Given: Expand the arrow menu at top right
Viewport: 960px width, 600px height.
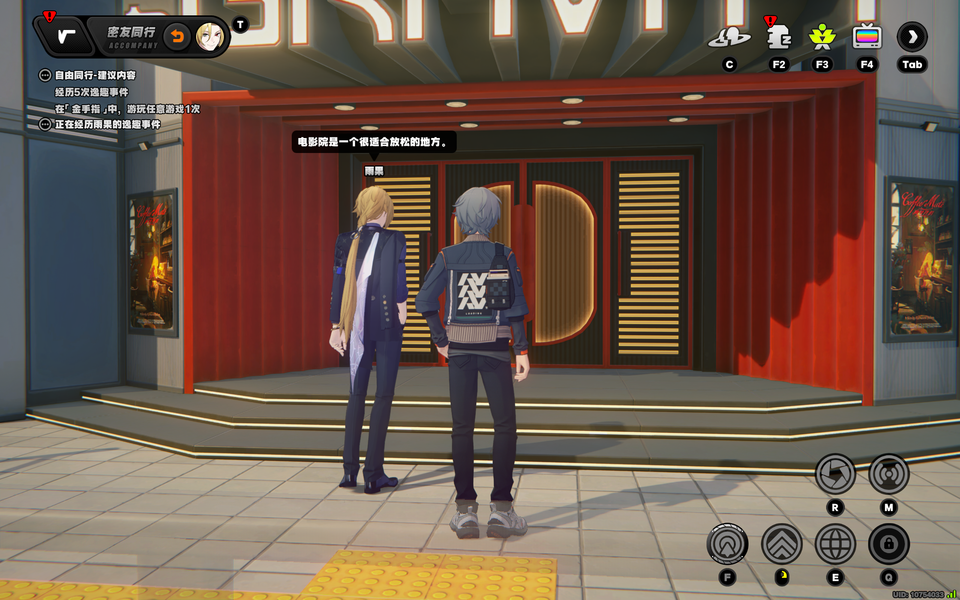Looking at the screenshot, I should pyautogui.click(x=912, y=38).
